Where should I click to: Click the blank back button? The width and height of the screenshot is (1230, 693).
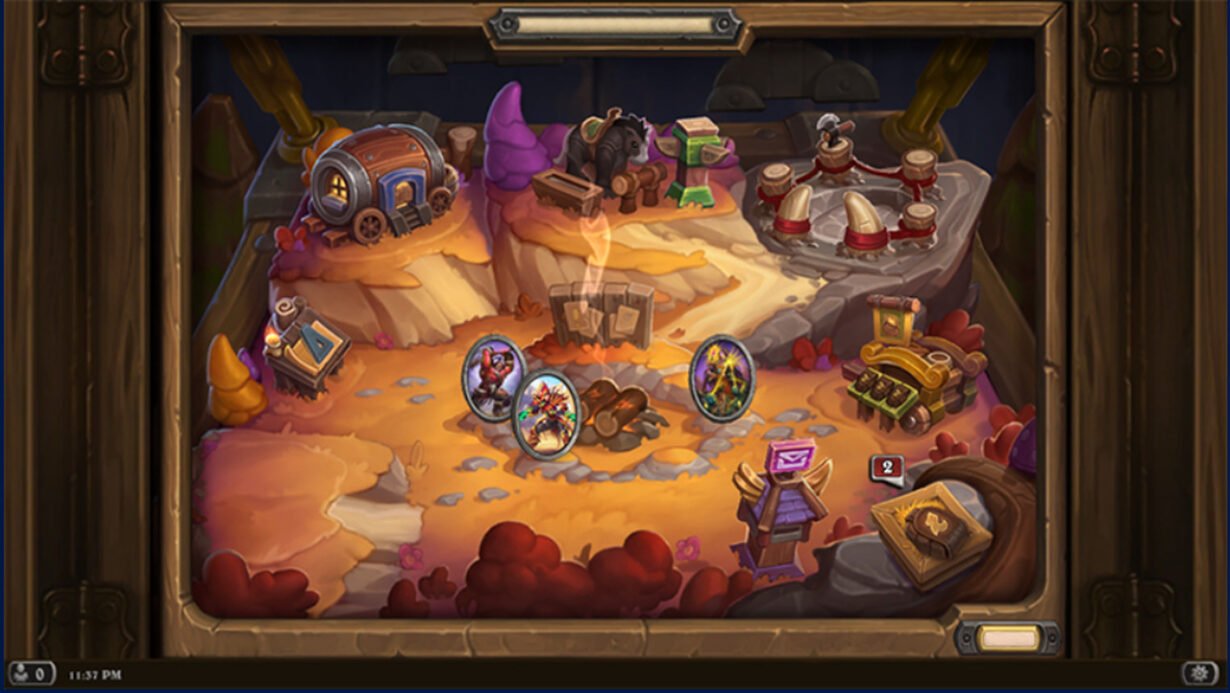[x=1007, y=638]
